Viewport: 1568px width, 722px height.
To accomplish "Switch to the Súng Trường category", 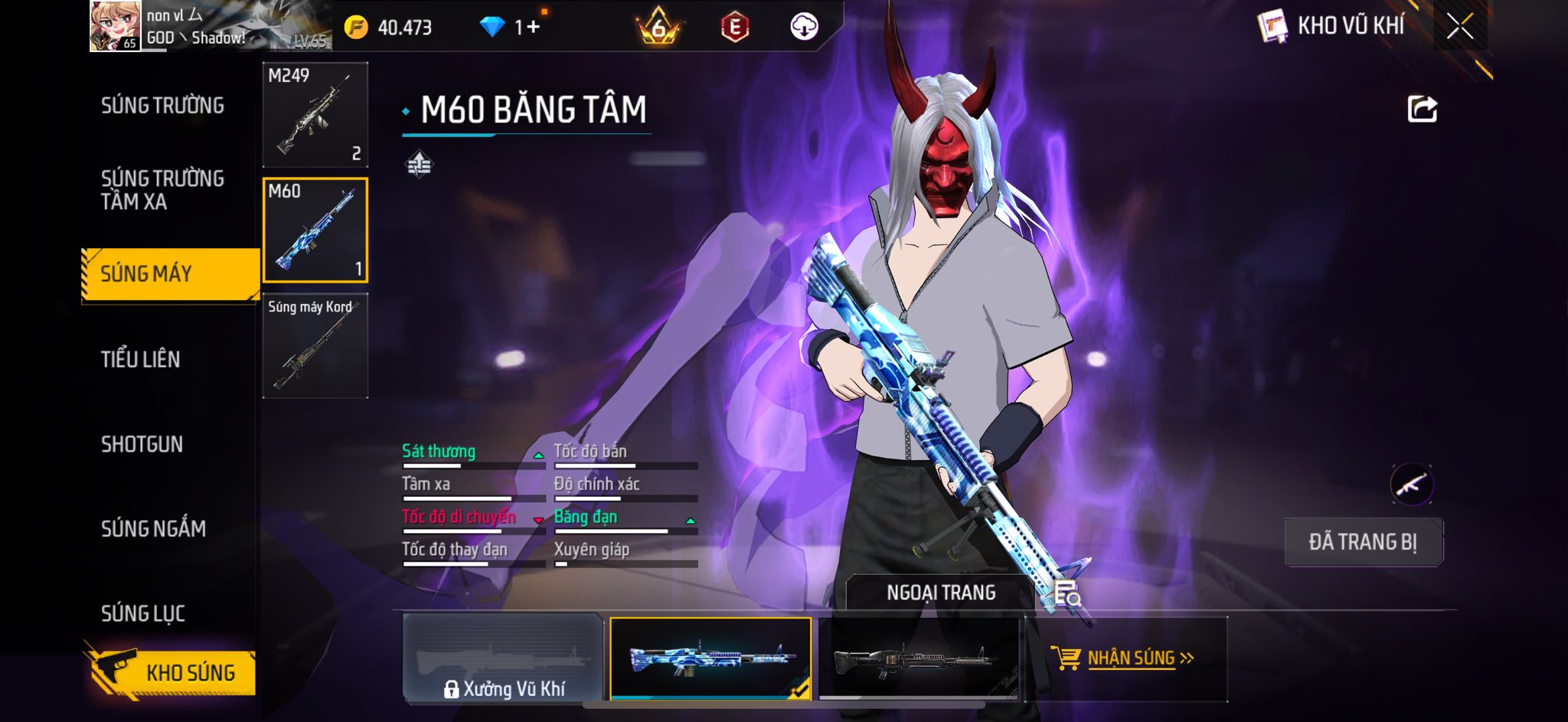I will point(162,106).
